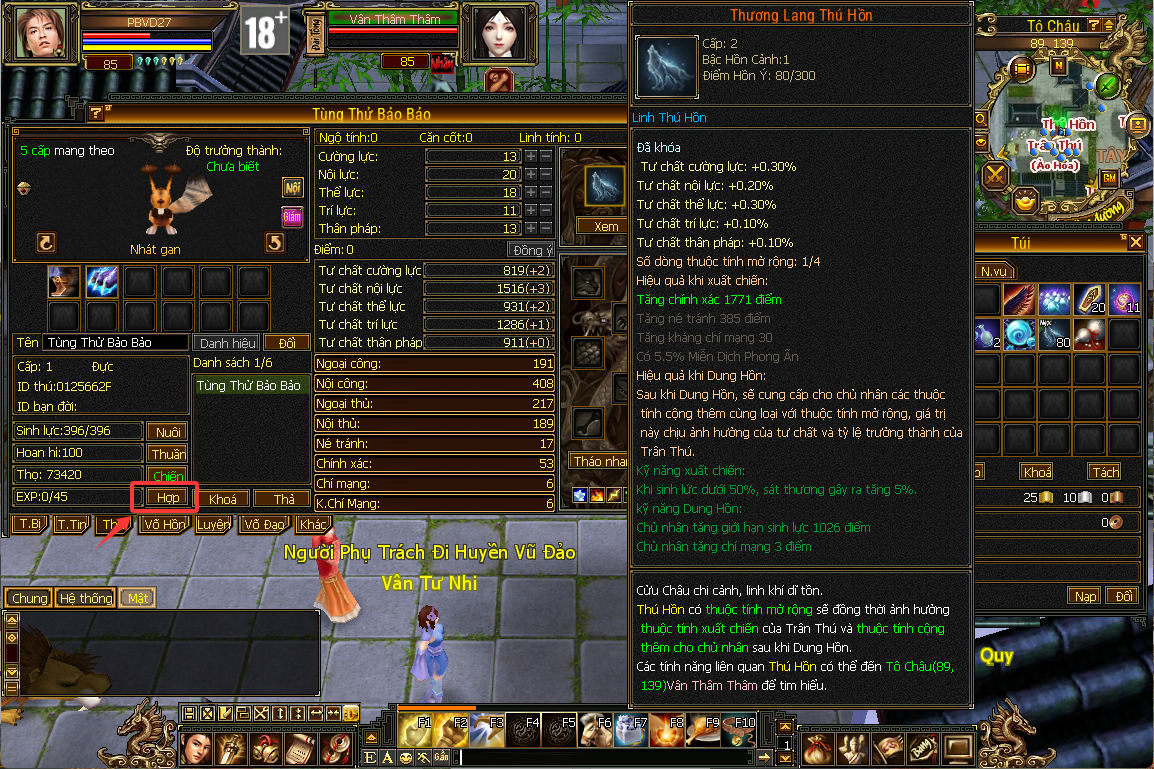
Task: Click the Nuôi (feed) pet button
Action: point(167,432)
